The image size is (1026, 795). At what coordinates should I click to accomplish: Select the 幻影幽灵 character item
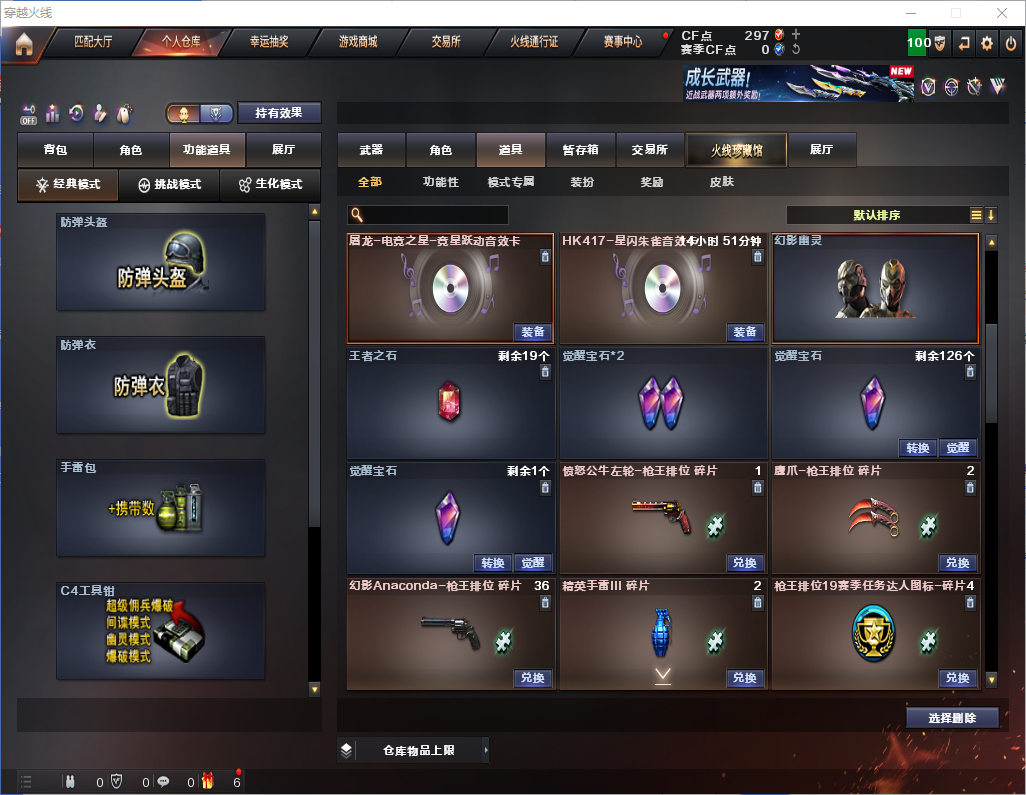pos(875,288)
